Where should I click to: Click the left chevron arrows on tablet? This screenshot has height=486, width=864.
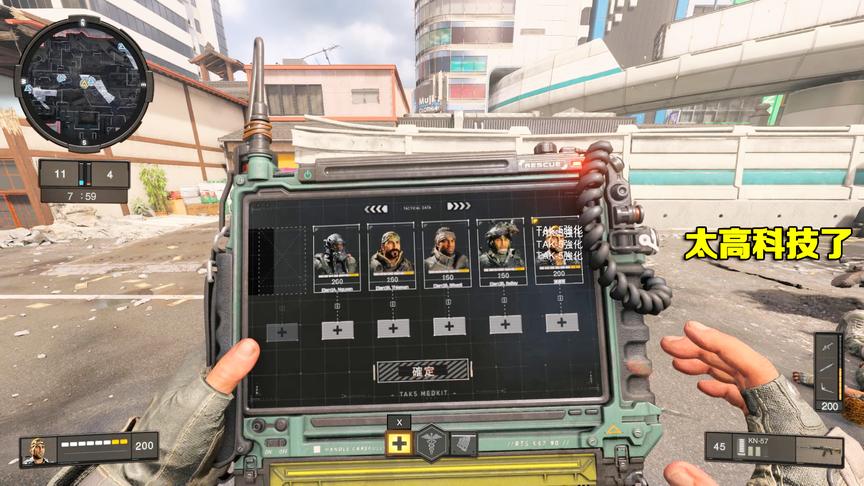(x=376, y=209)
